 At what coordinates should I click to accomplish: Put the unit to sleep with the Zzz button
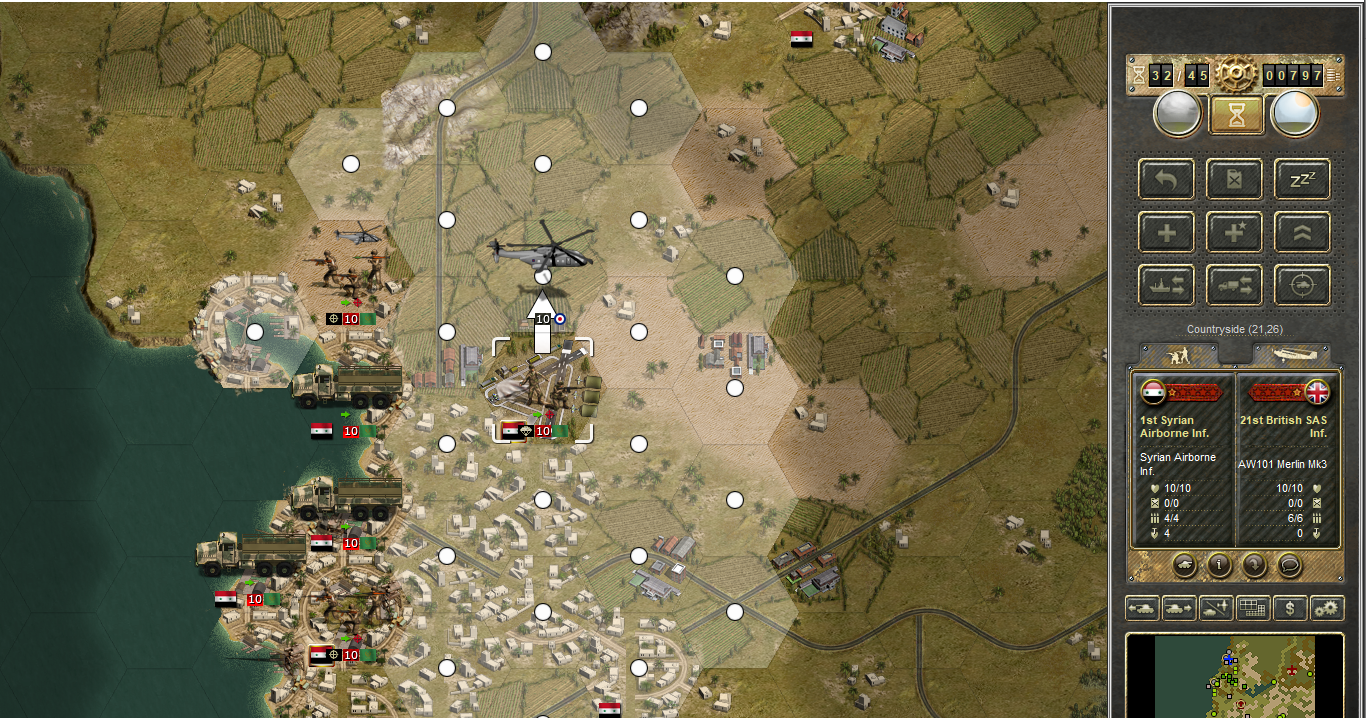point(1301,180)
